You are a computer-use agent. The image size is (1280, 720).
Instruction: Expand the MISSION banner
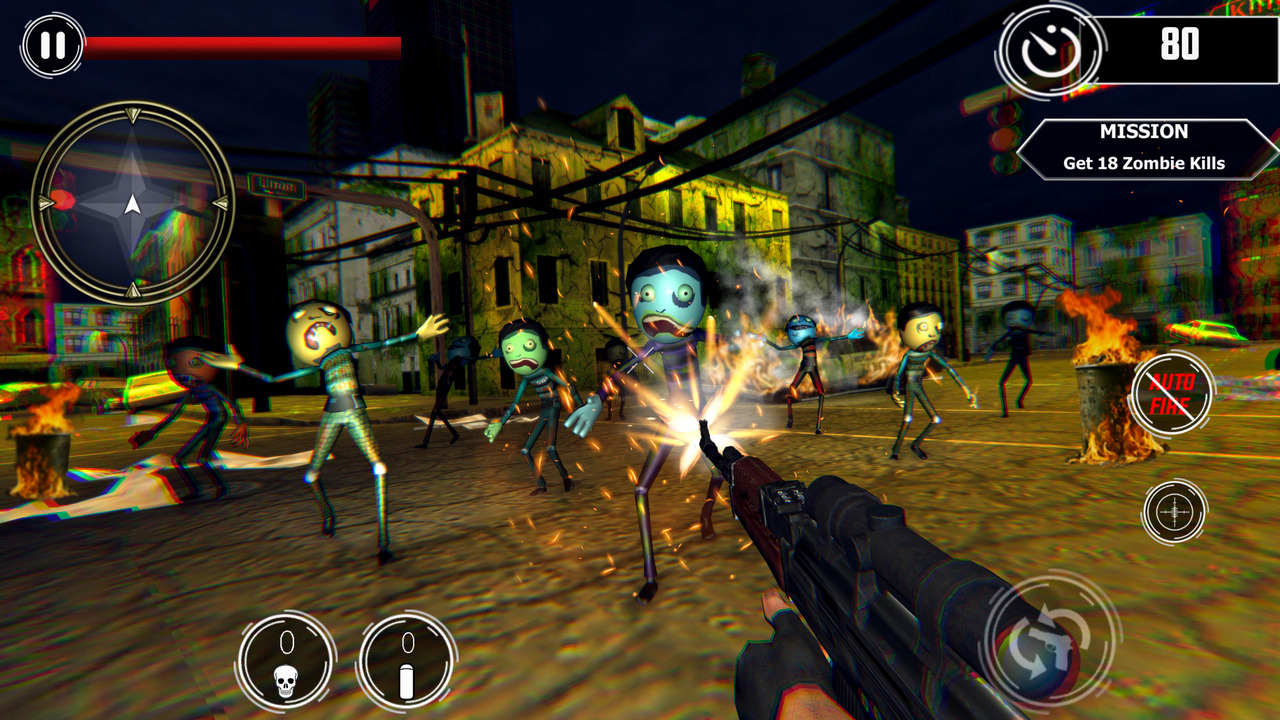(x=1143, y=147)
